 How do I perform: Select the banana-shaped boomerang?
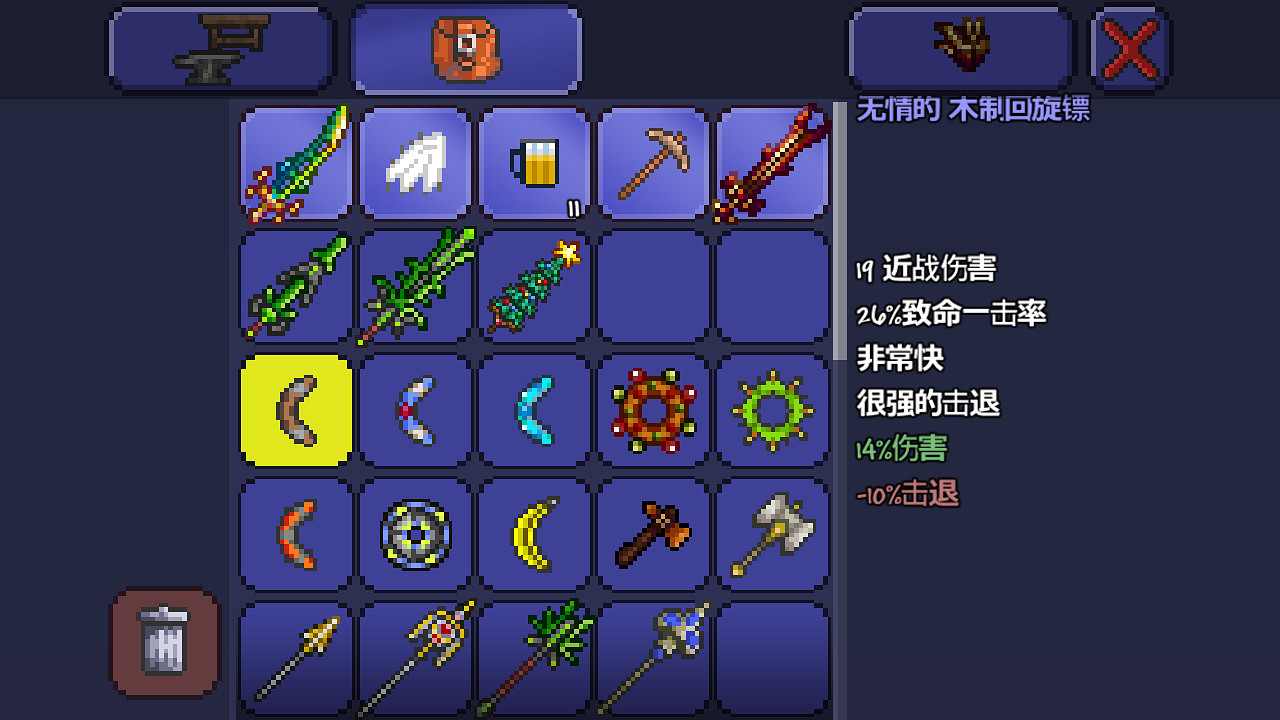pyautogui.click(x=534, y=534)
